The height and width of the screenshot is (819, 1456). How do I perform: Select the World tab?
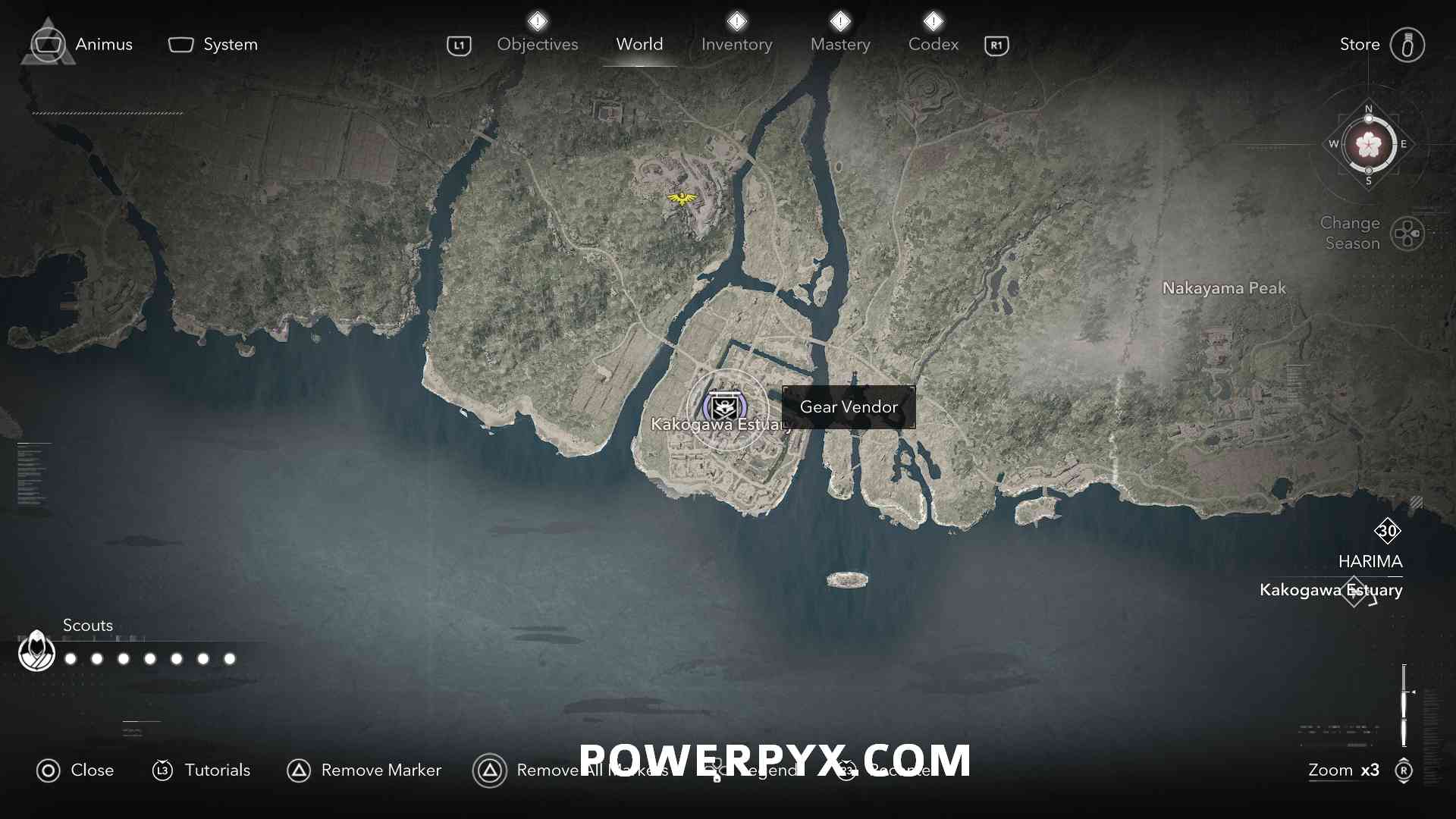click(639, 44)
